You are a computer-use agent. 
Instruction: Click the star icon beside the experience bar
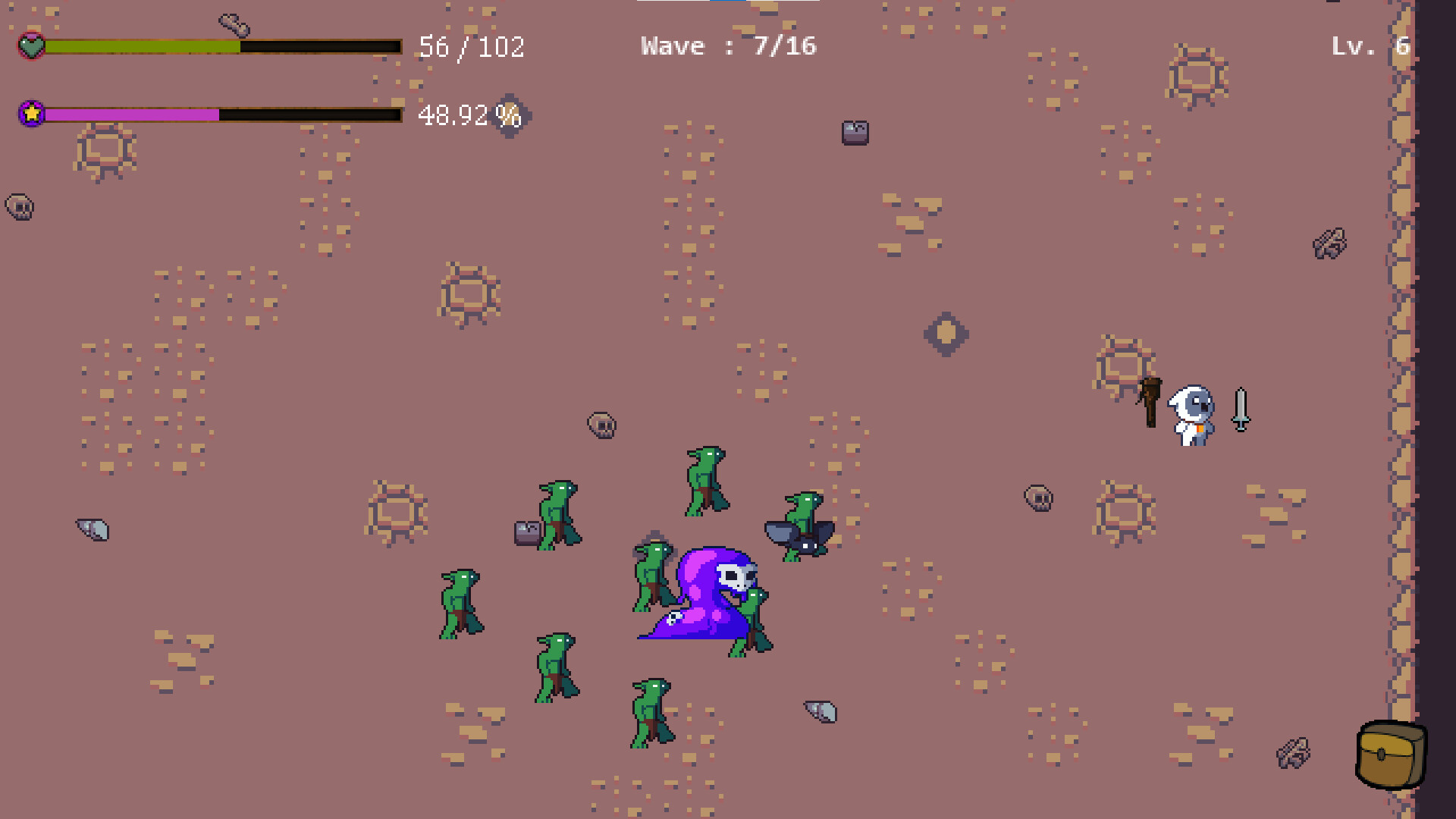point(30,114)
